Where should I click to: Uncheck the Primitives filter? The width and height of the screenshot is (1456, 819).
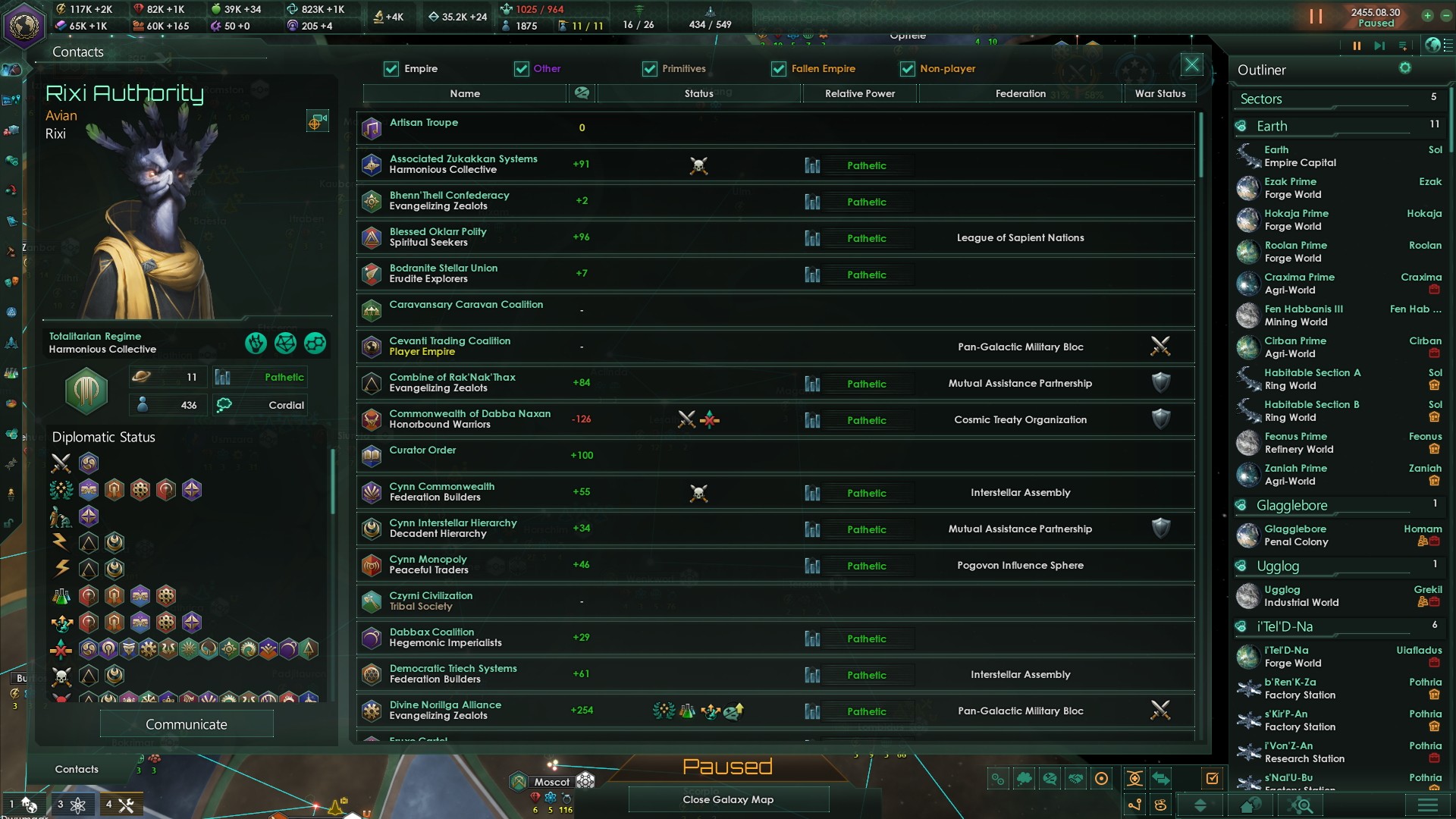[650, 69]
